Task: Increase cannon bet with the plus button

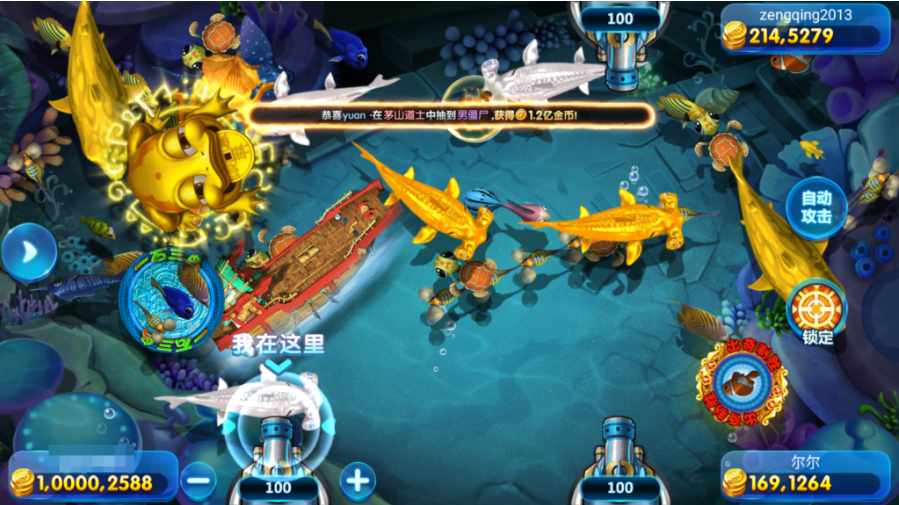Action: point(357,481)
